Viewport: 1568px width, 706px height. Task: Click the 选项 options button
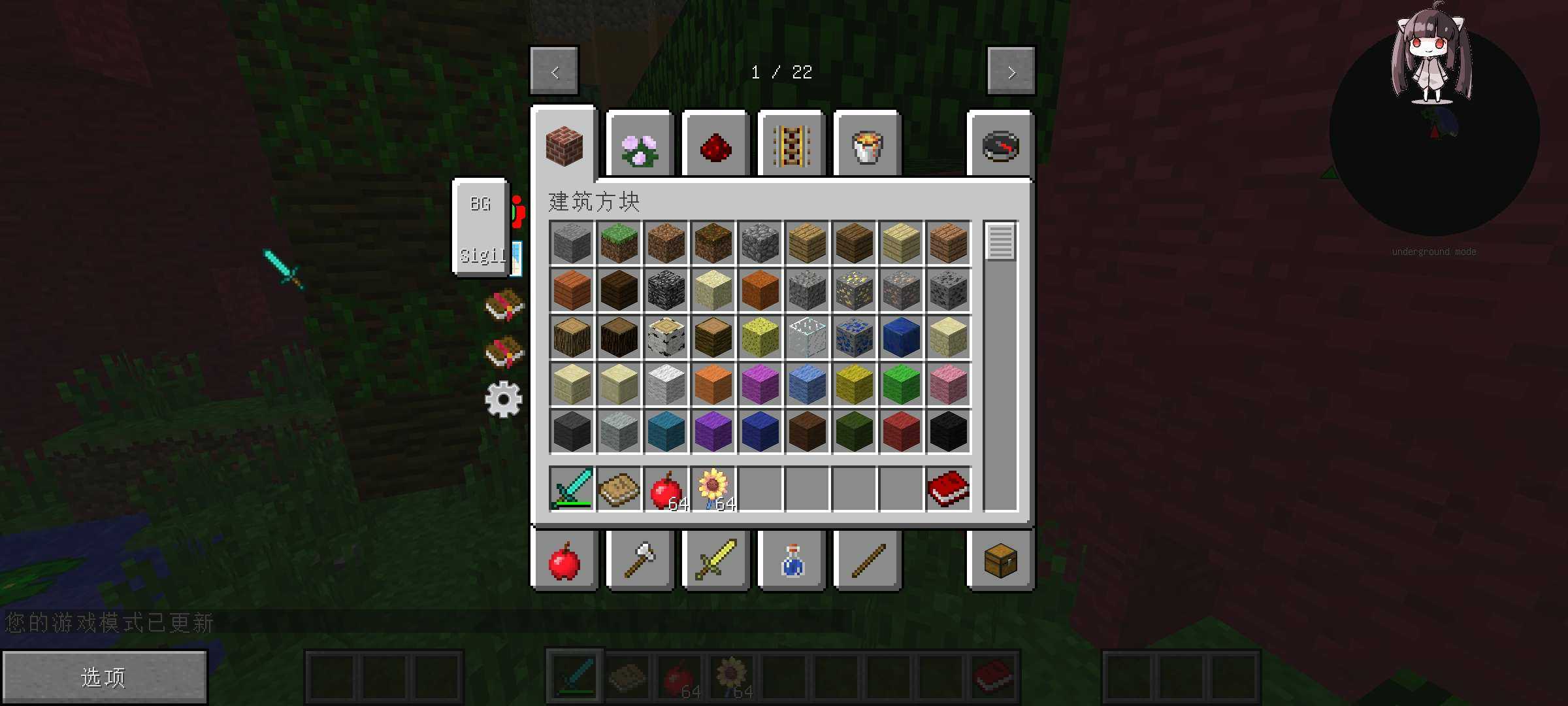coord(105,677)
